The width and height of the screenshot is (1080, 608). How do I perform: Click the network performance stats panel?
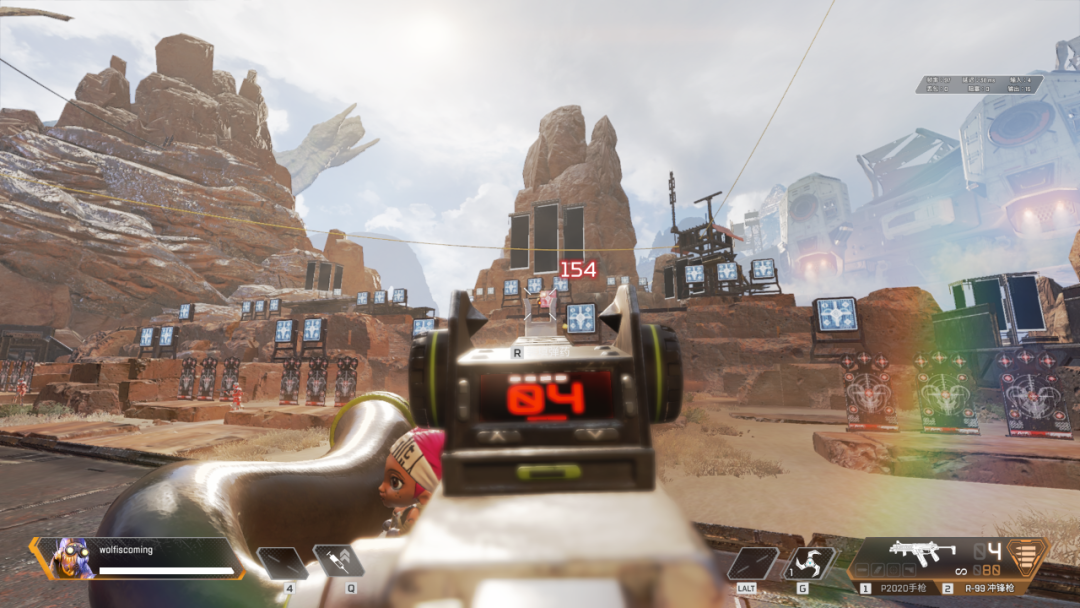979,85
